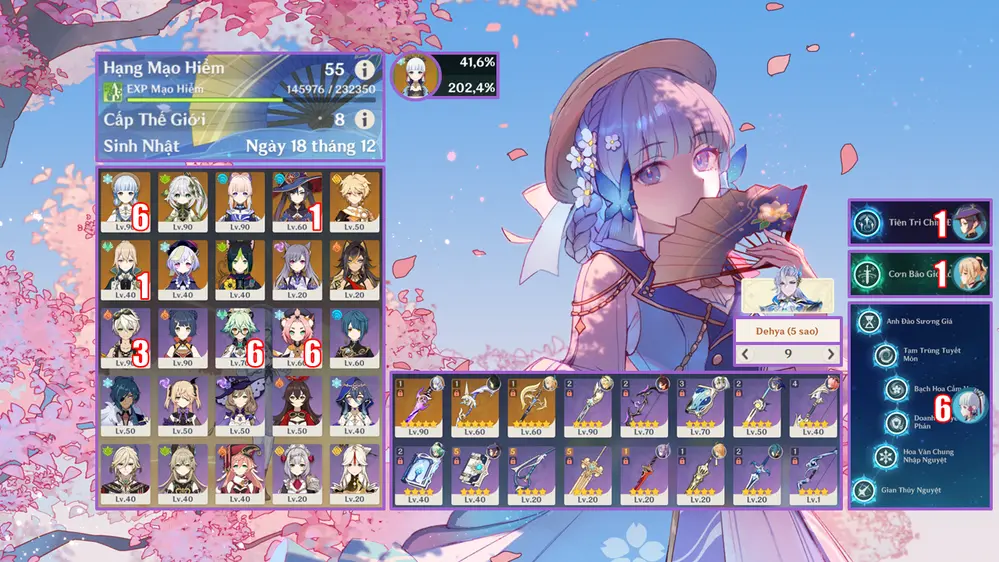Pick the blond Traveler character card
Screen dimensions: 999x562
(355, 198)
